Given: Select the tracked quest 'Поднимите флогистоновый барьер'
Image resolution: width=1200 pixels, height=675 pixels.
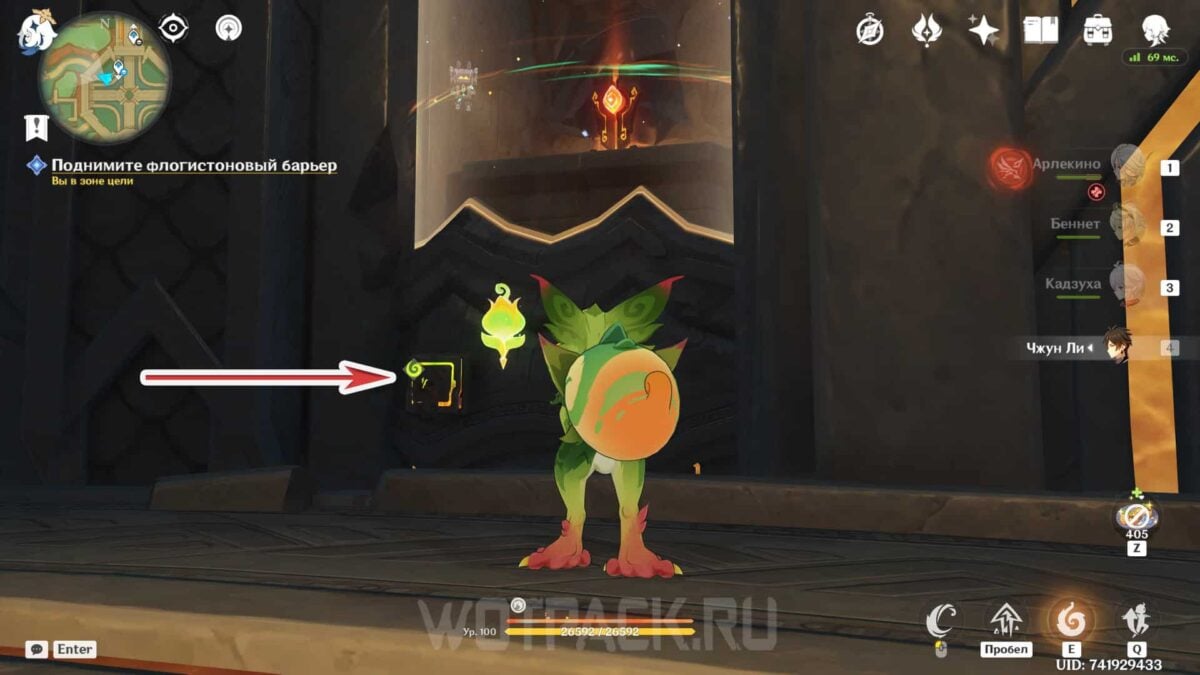Looking at the screenshot, I should 194,165.
